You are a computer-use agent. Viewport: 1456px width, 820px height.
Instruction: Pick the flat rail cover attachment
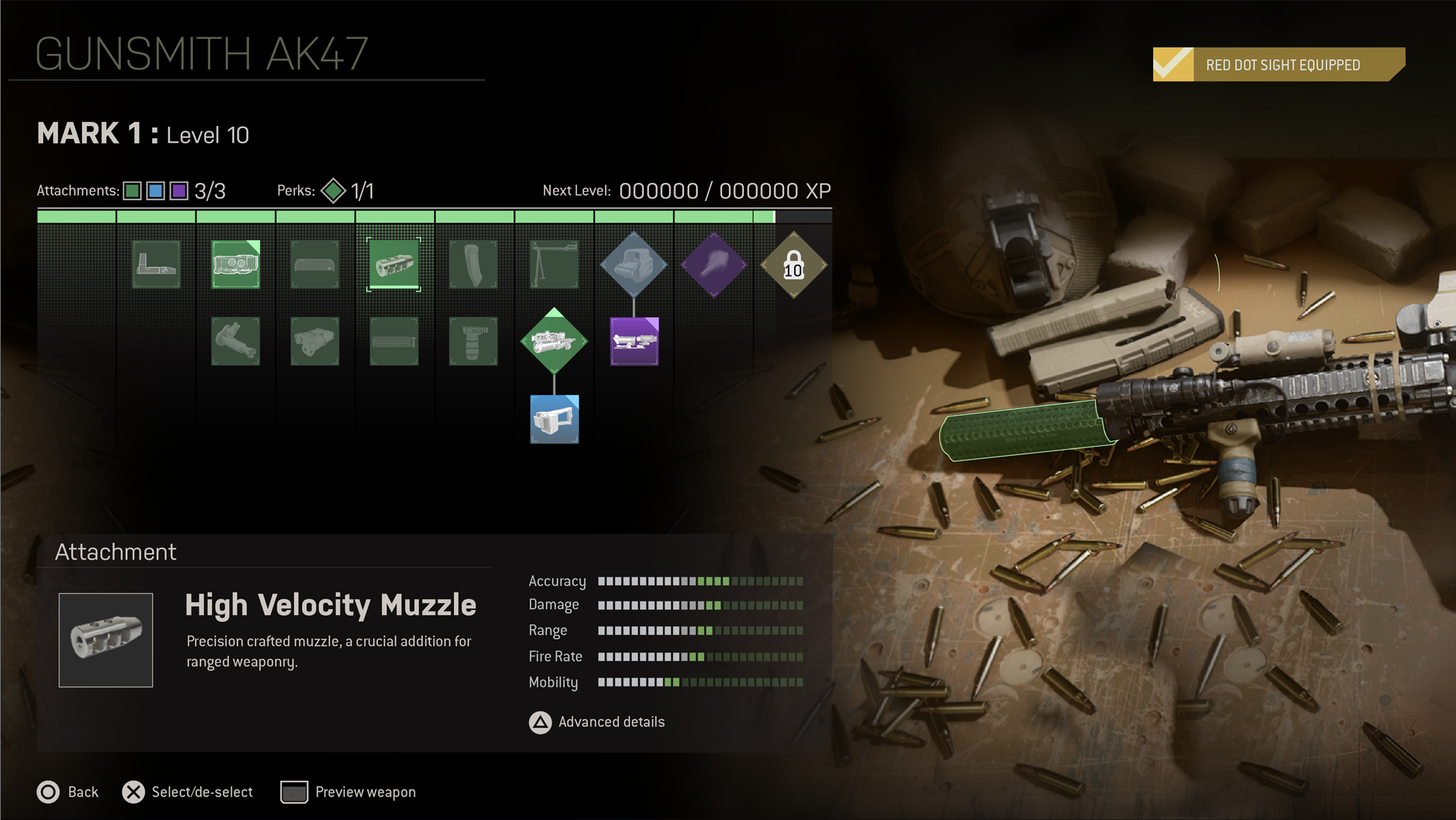315,265
